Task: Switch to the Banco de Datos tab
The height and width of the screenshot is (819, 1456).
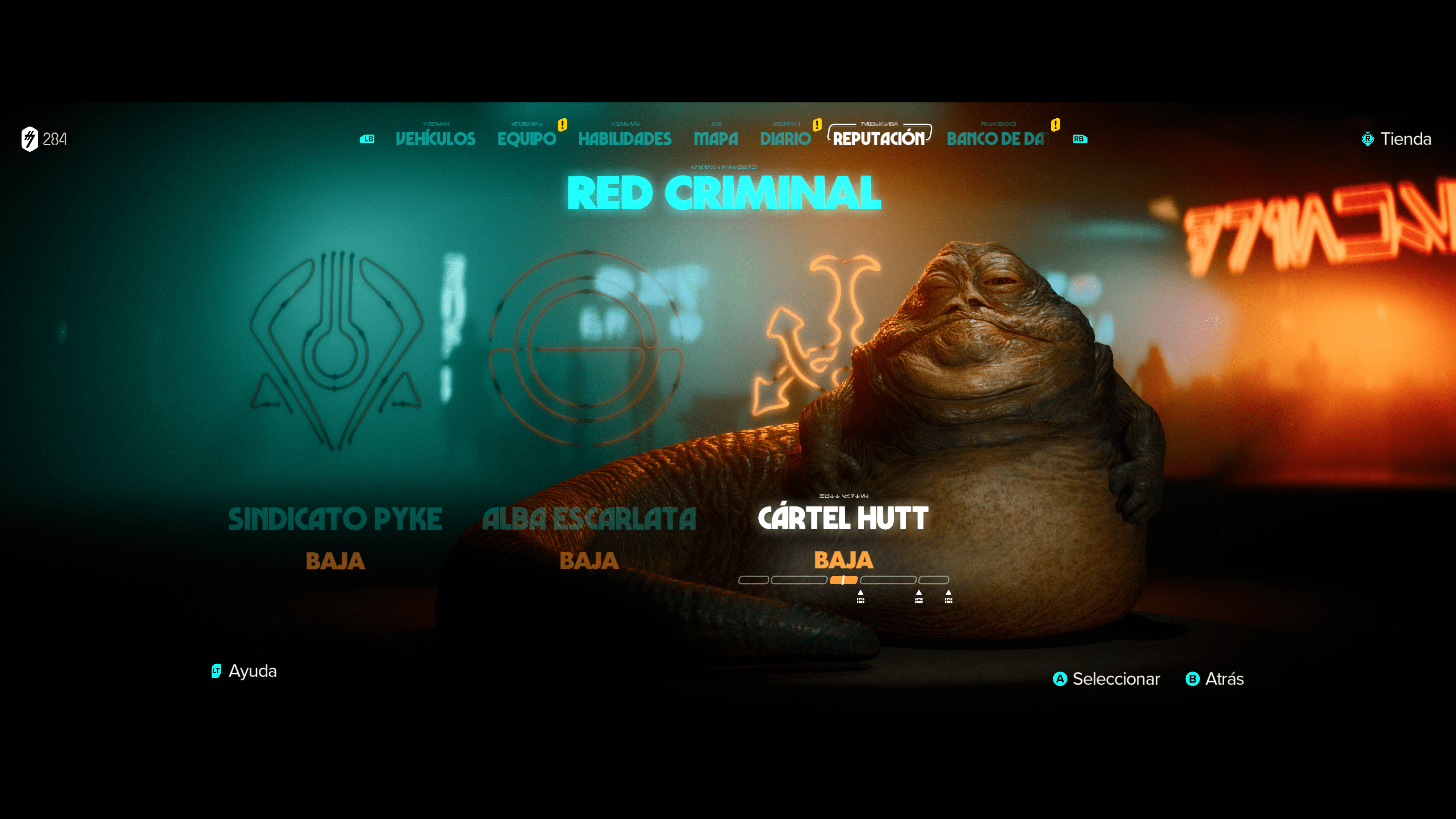Action: [x=996, y=138]
